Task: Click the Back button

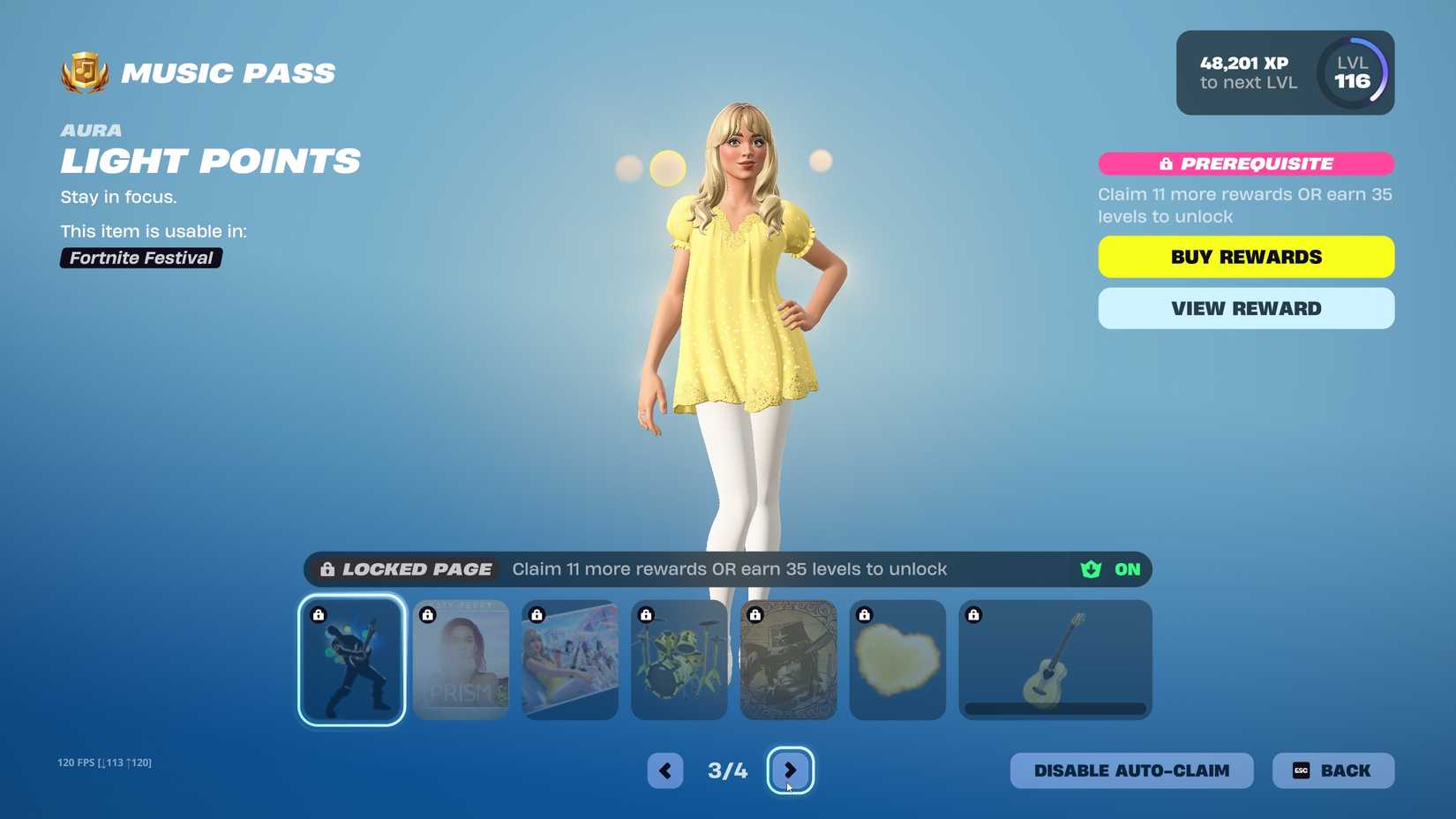Action: point(1333,770)
